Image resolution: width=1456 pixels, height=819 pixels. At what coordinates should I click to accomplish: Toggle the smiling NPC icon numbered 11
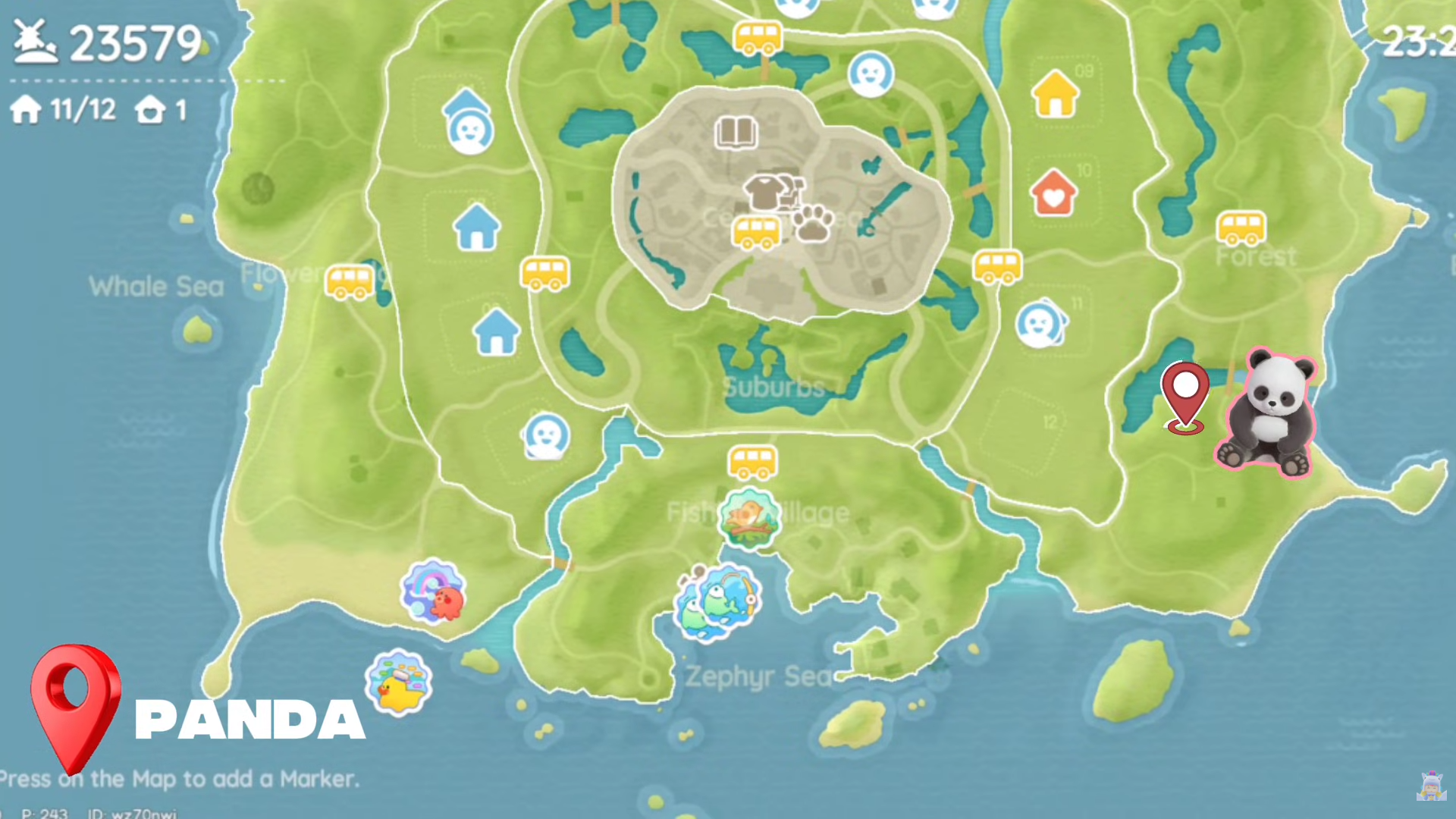(x=1042, y=324)
